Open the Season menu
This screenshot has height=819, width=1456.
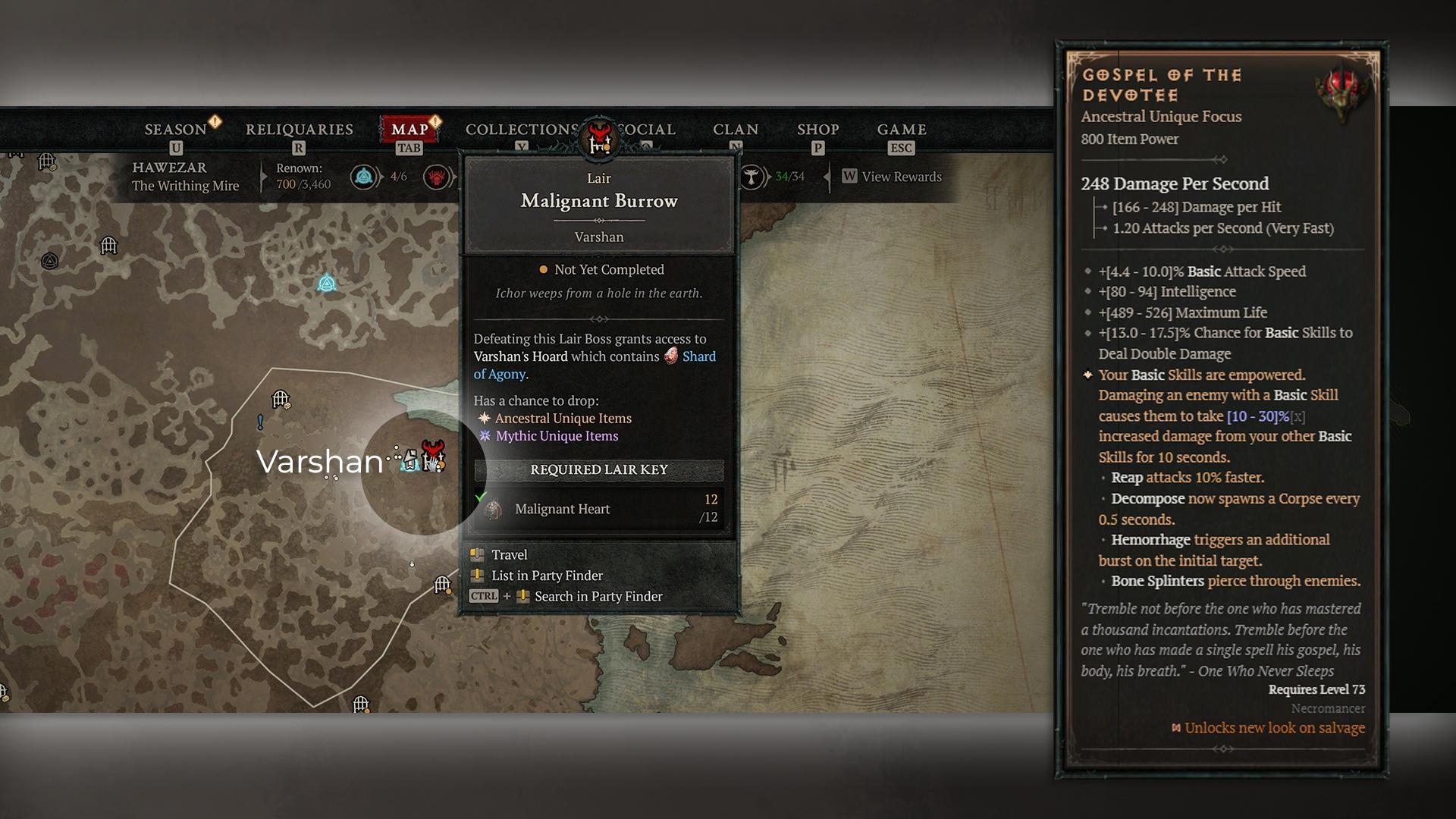176,129
